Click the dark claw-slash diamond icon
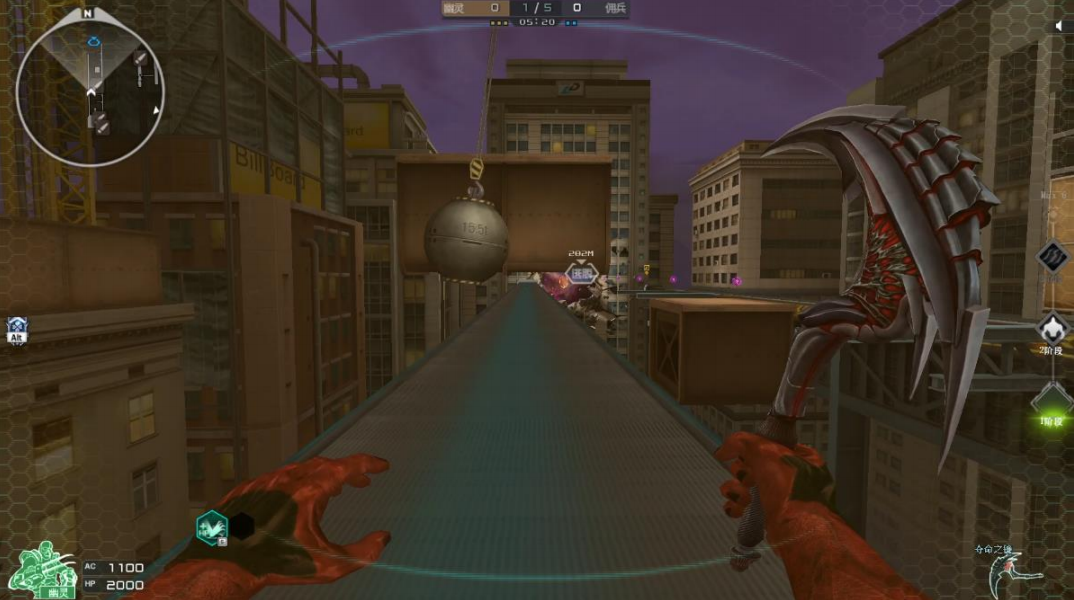Screen dimensions: 1074x600 (1052, 257)
